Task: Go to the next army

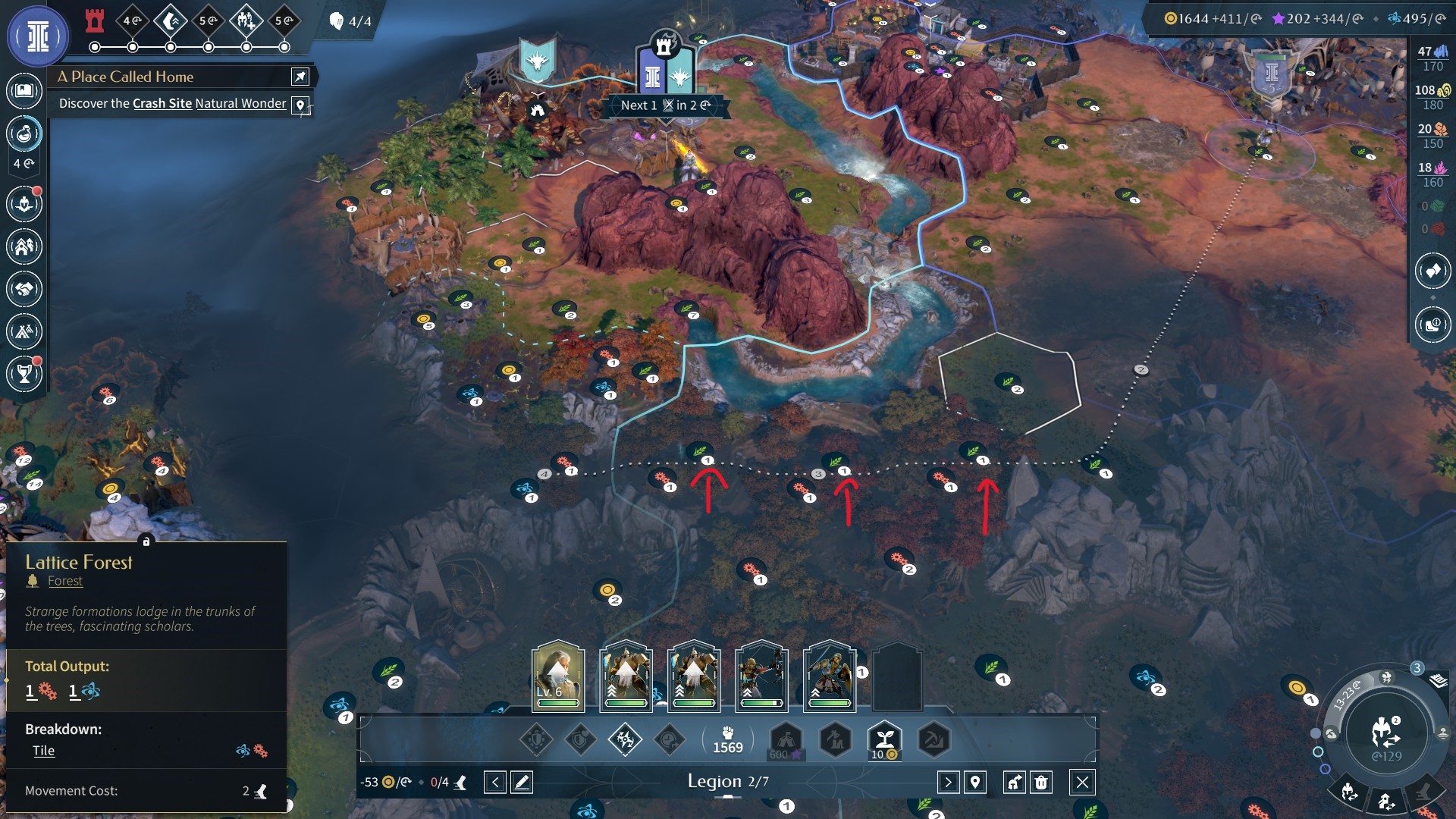Action: (x=948, y=782)
